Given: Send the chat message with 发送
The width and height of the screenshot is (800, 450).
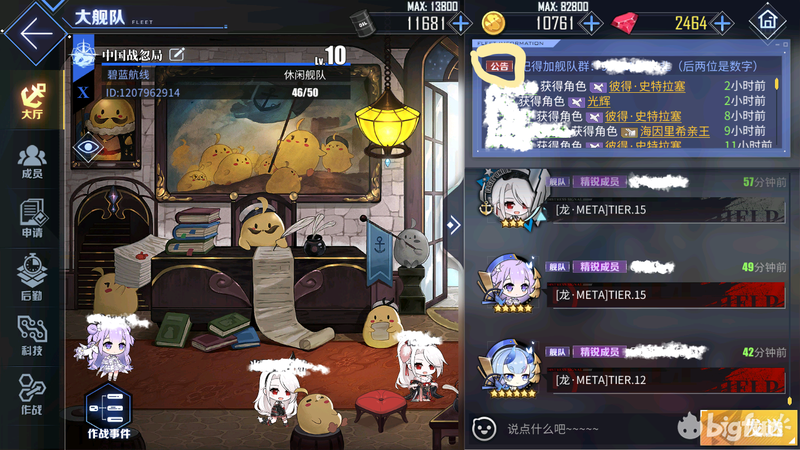Looking at the screenshot, I should [747, 427].
